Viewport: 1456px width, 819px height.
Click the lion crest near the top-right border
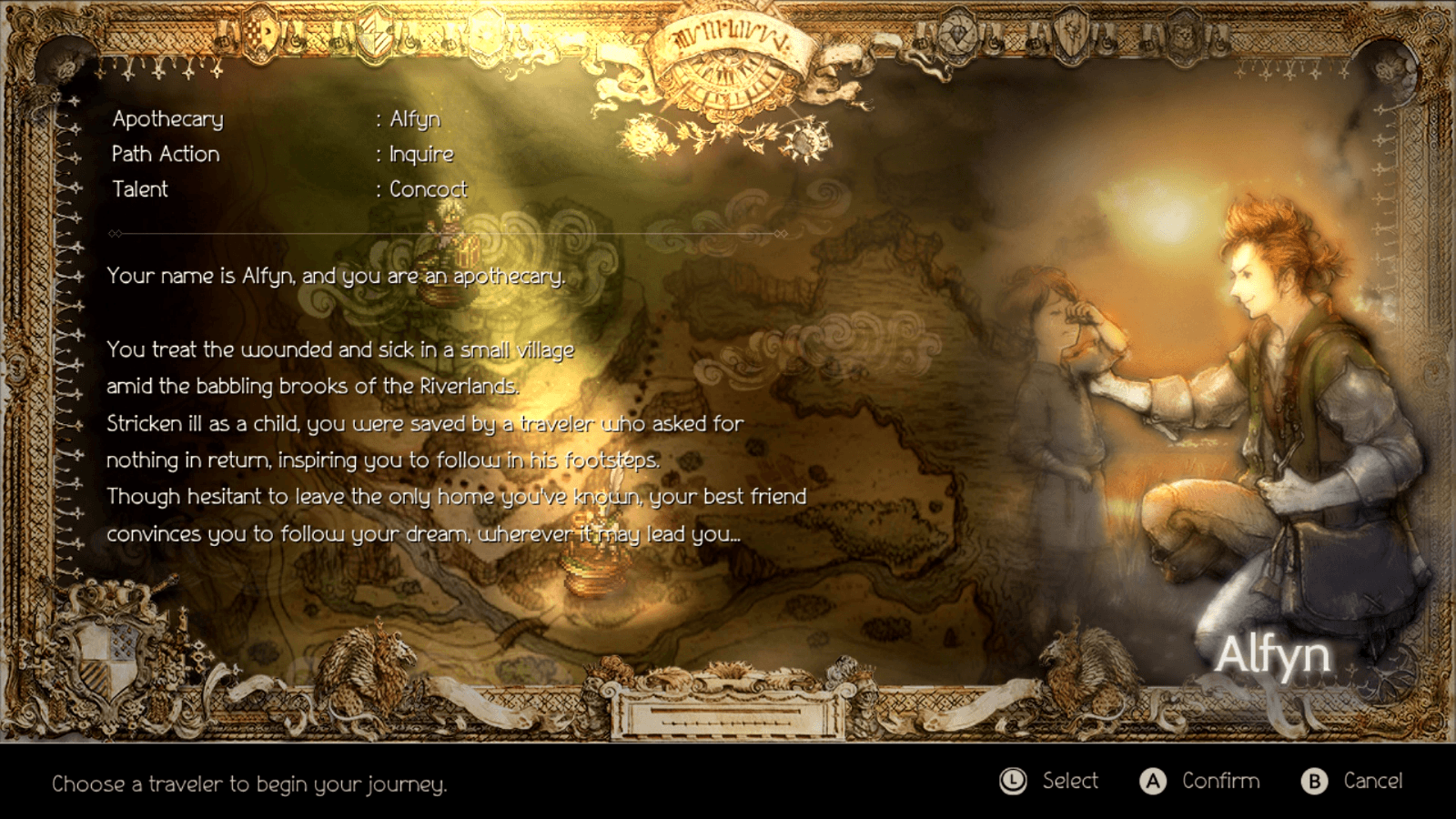click(1183, 35)
